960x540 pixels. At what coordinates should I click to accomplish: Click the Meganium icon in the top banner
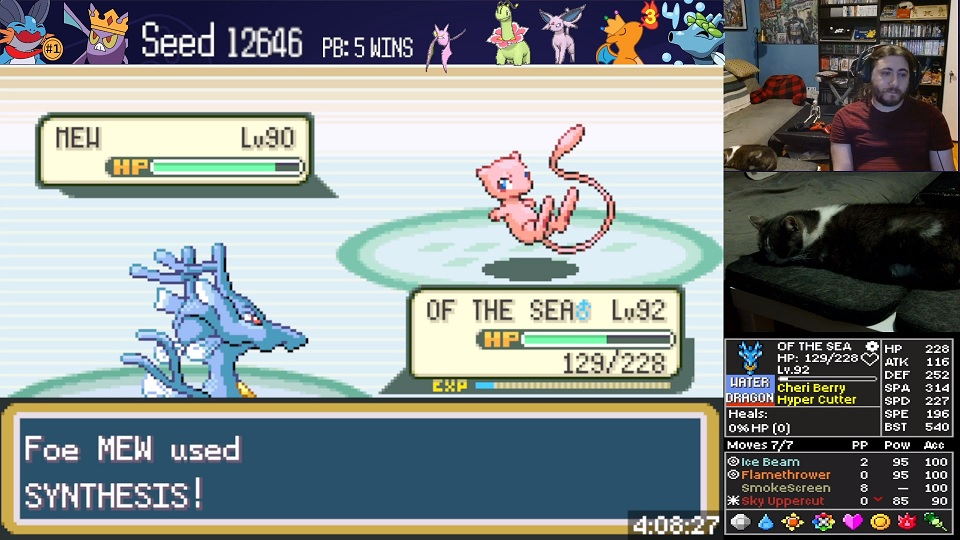508,34
